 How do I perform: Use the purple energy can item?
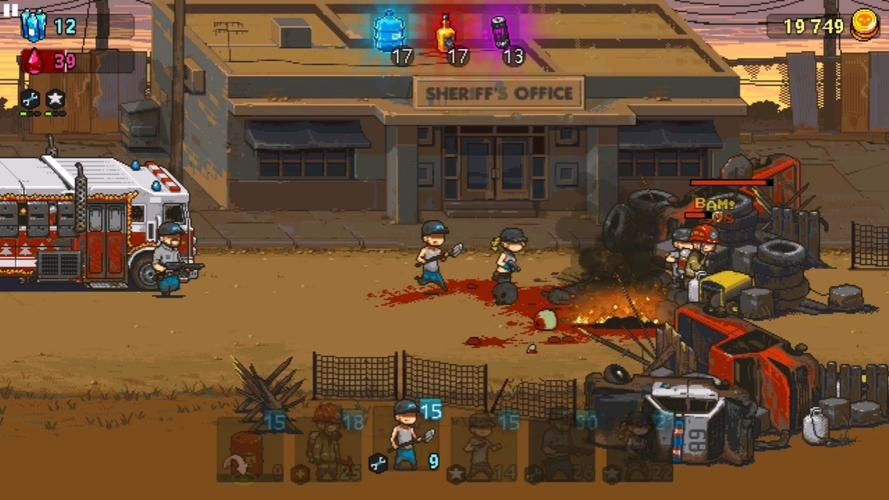500,33
